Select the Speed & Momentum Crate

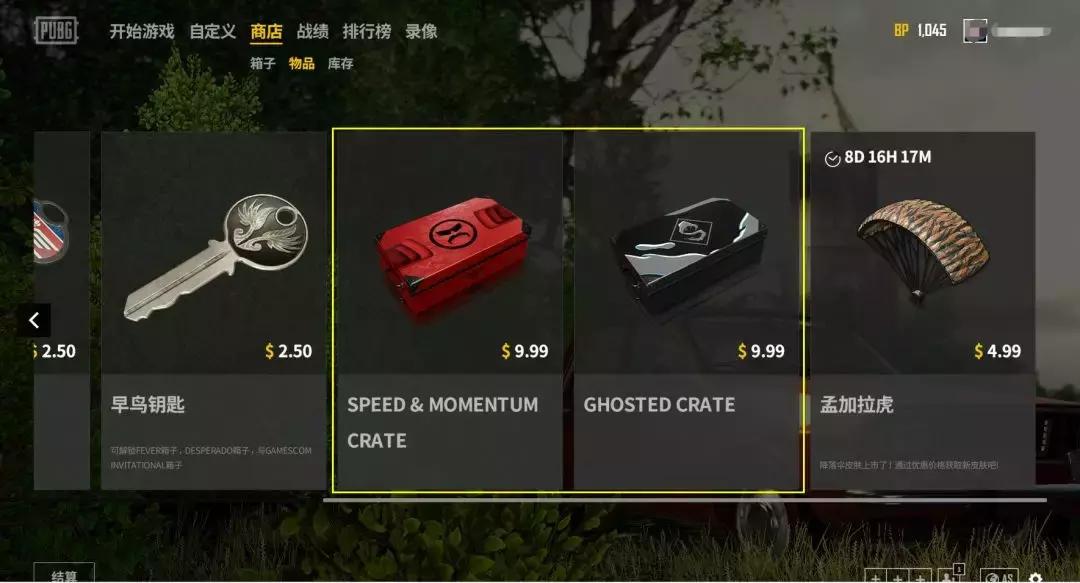point(449,310)
